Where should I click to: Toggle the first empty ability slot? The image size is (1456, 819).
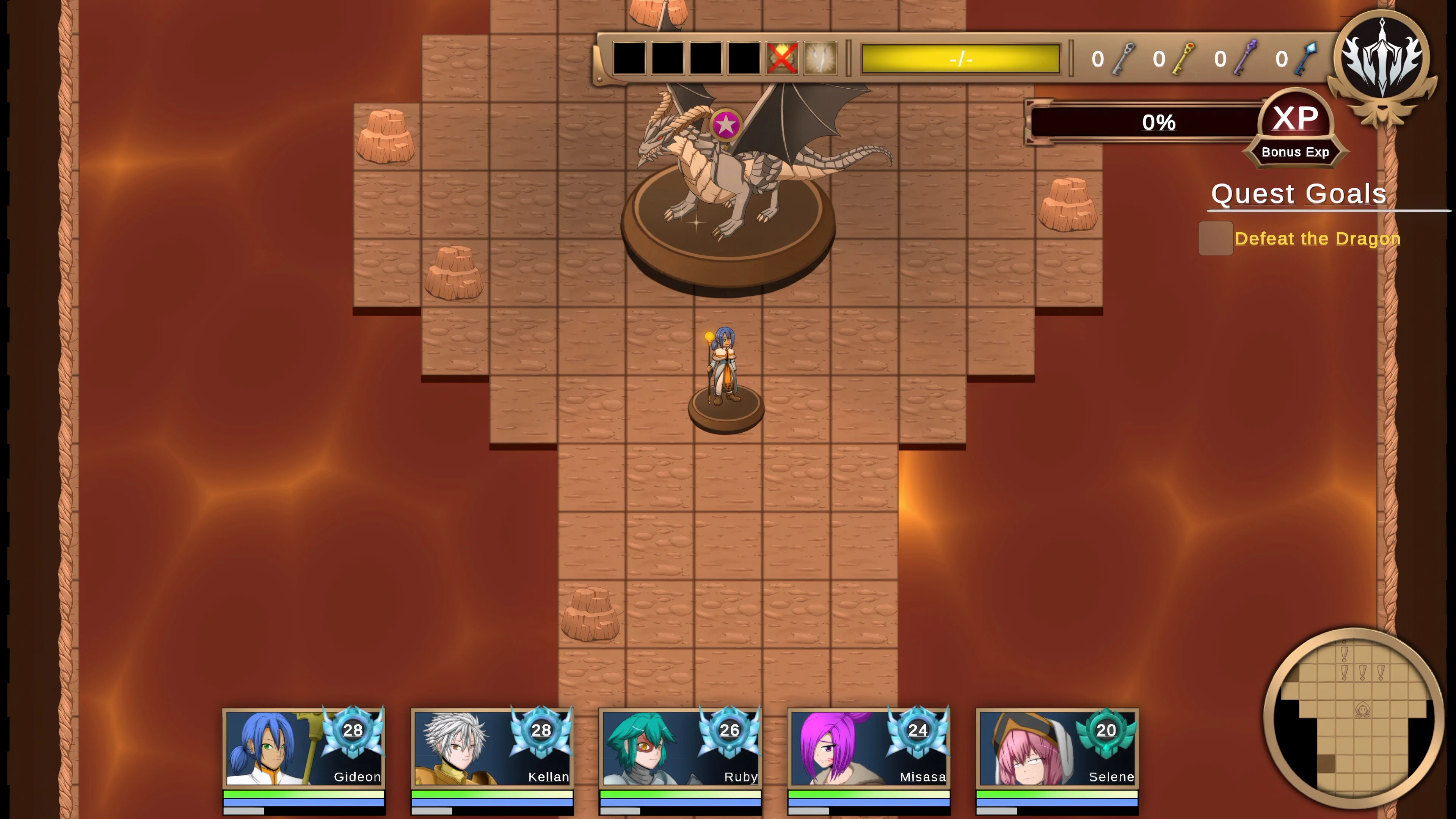pyautogui.click(x=629, y=58)
